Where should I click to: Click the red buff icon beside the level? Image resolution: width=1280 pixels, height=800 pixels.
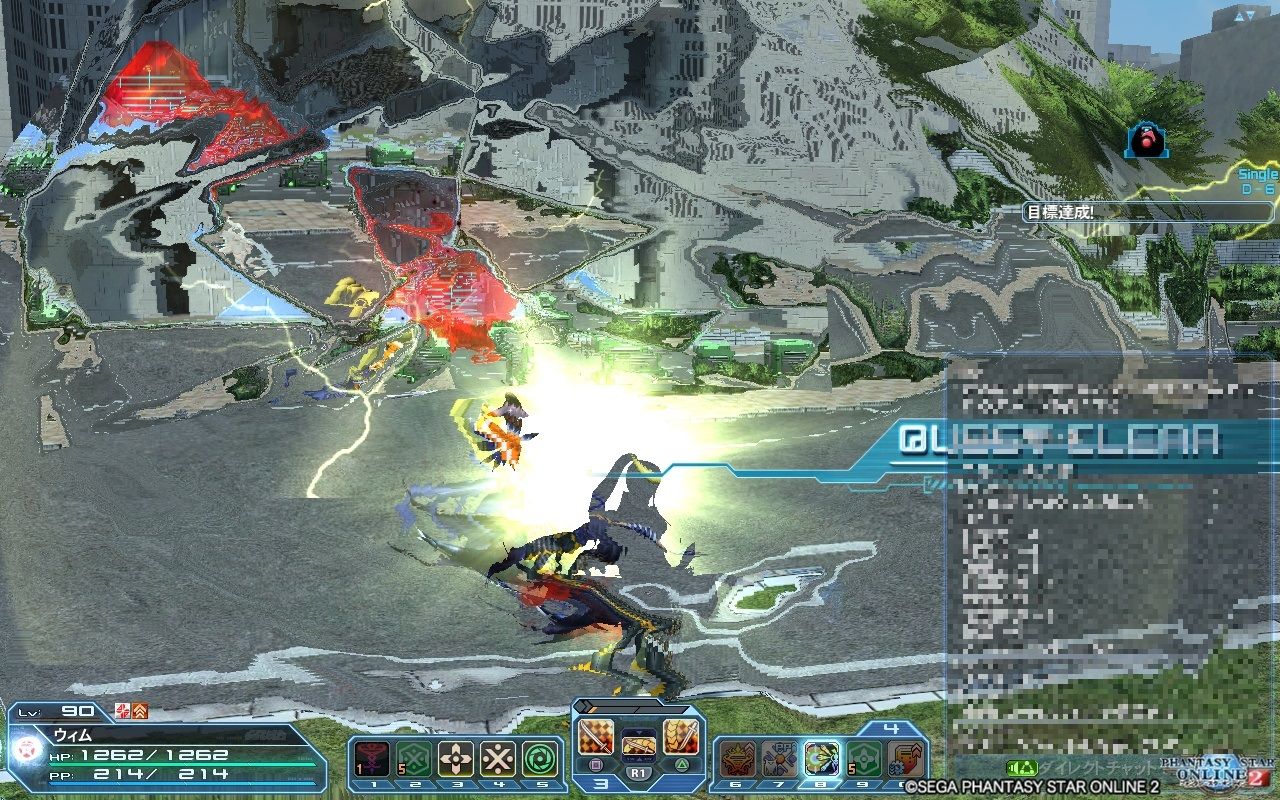click(123, 711)
